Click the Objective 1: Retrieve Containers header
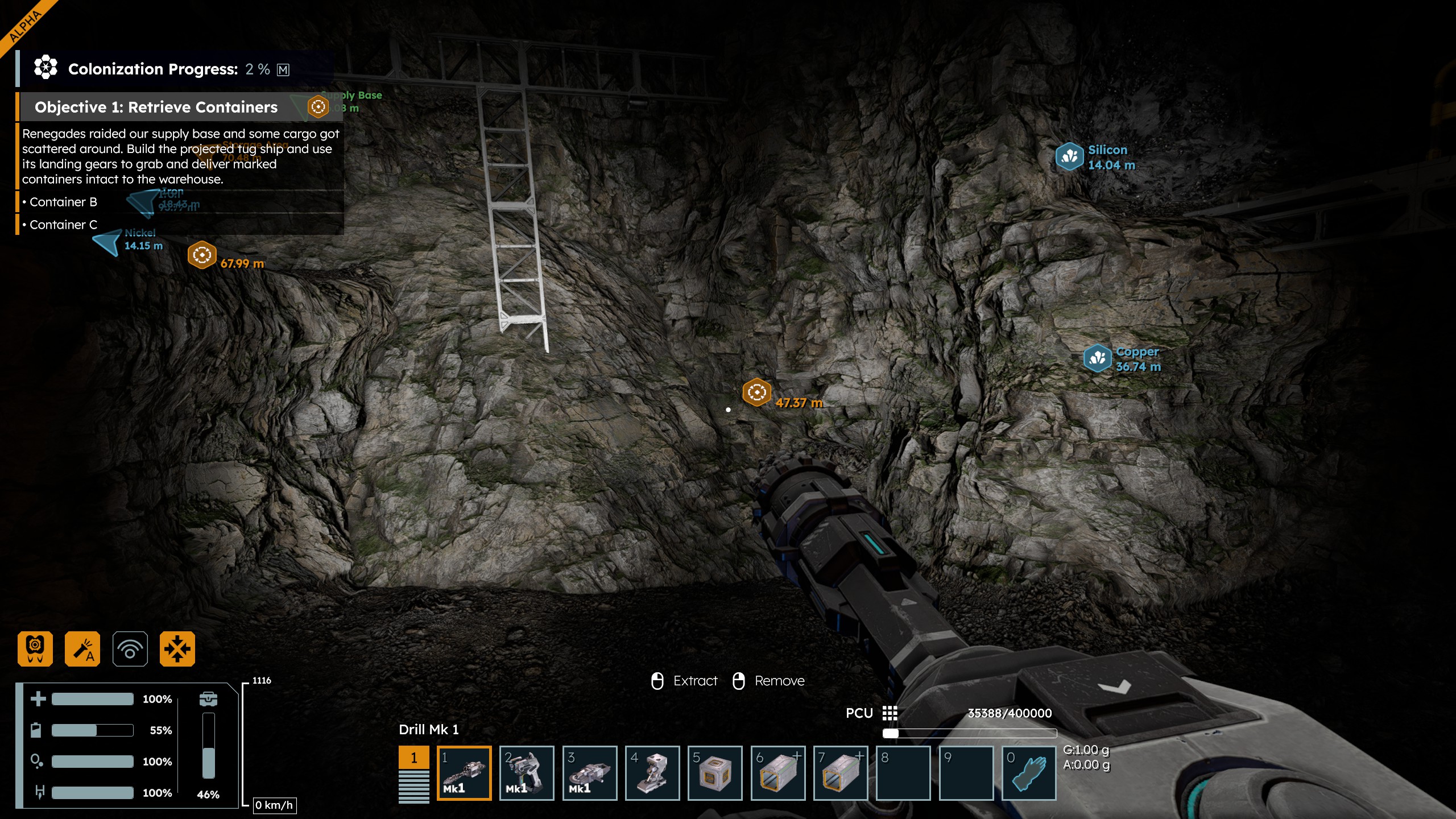1456x819 pixels. click(156, 107)
